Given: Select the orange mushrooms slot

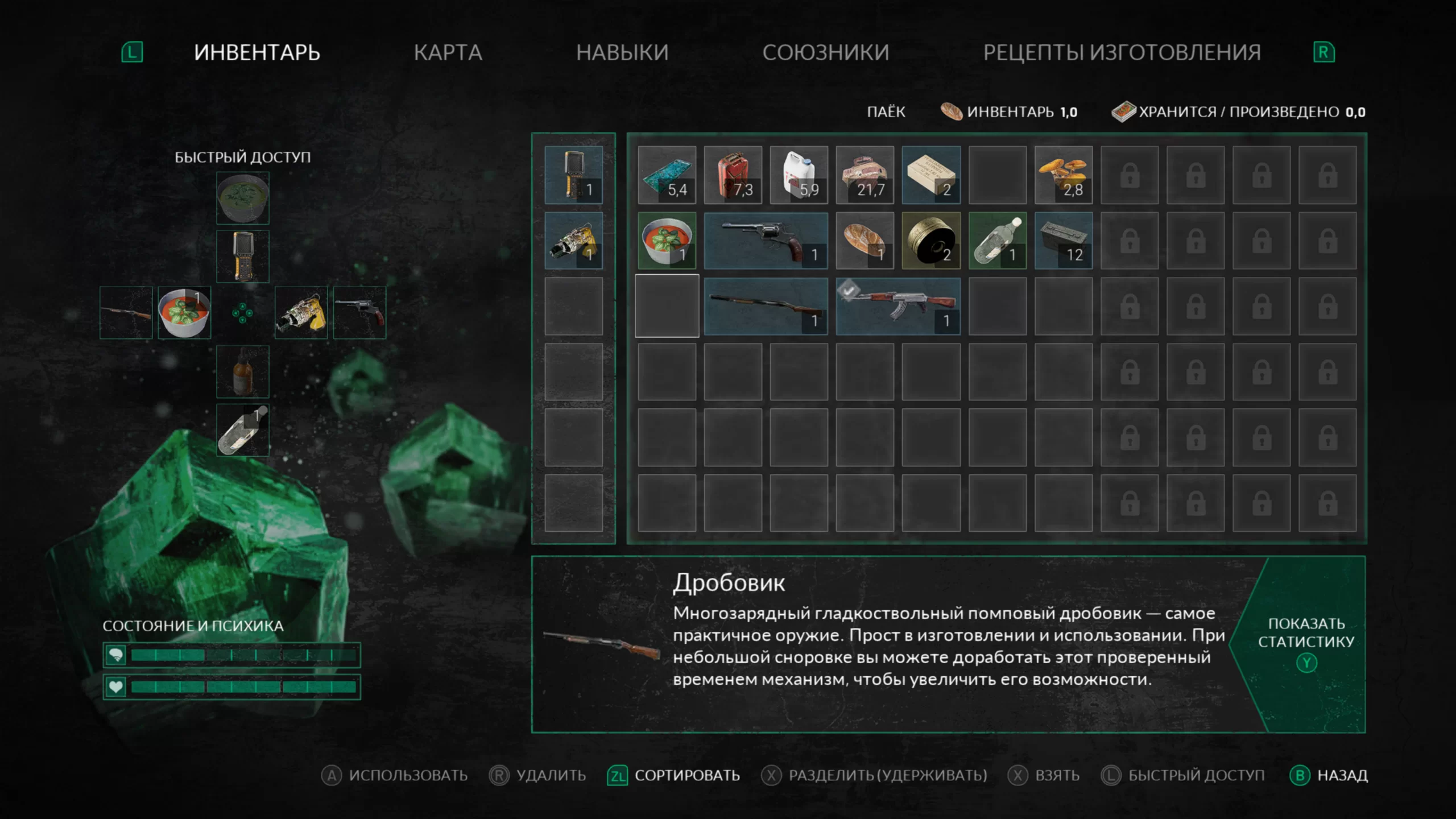Looking at the screenshot, I should [1063, 175].
